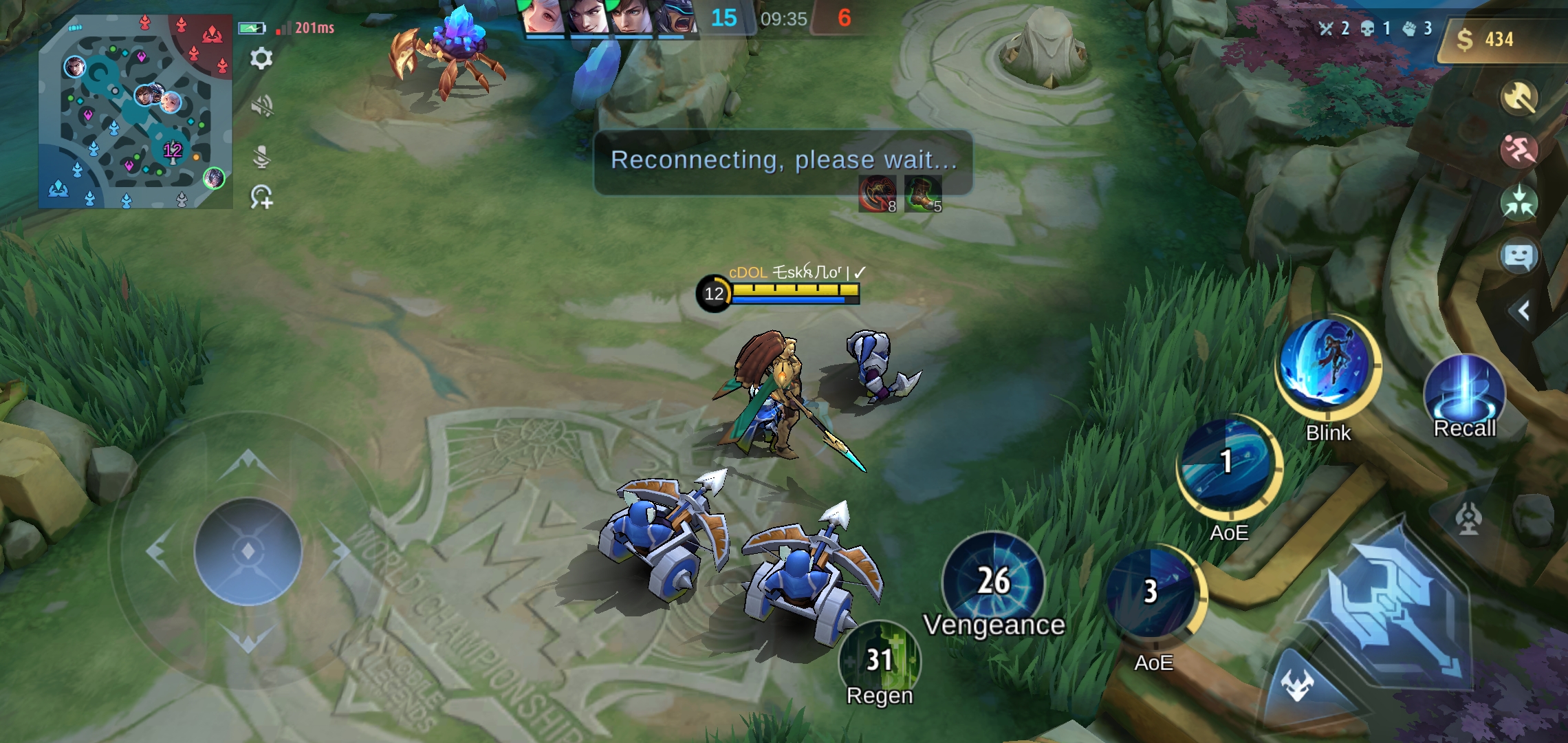Use the Vengeance ability

click(x=994, y=581)
